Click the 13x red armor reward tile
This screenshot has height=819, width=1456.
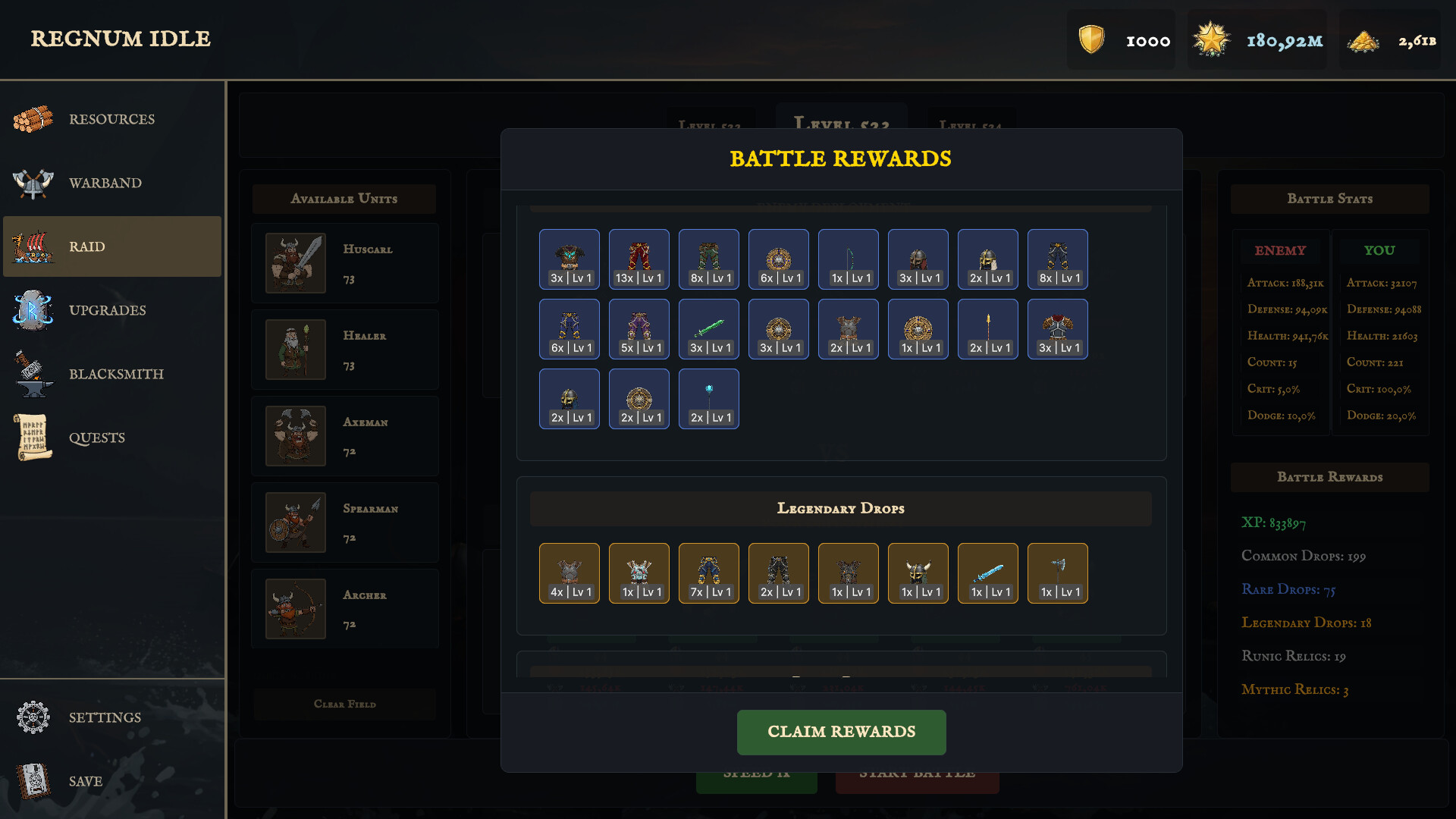(x=639, y=259)
